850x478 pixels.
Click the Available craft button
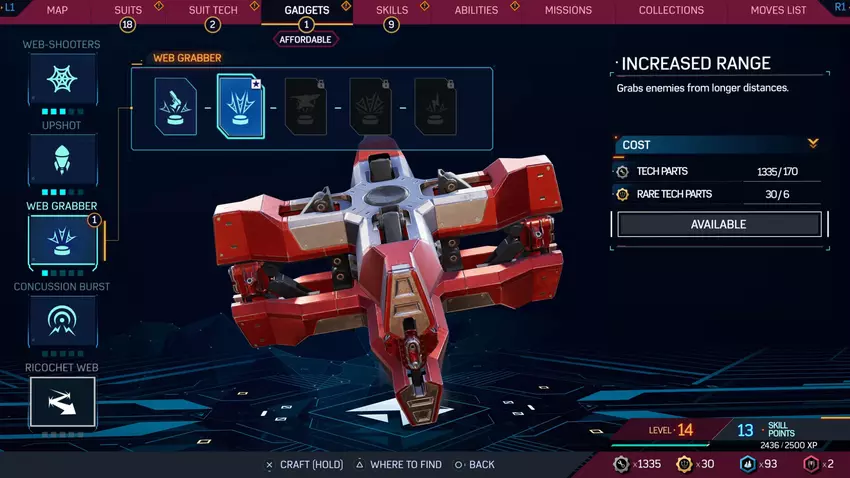(719, 225)
